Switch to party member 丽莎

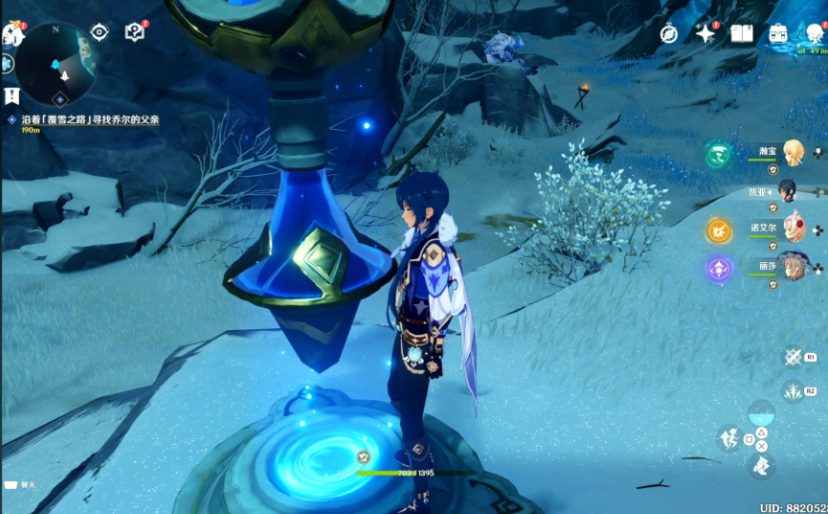pyautogui.click(x=793, y=266)
